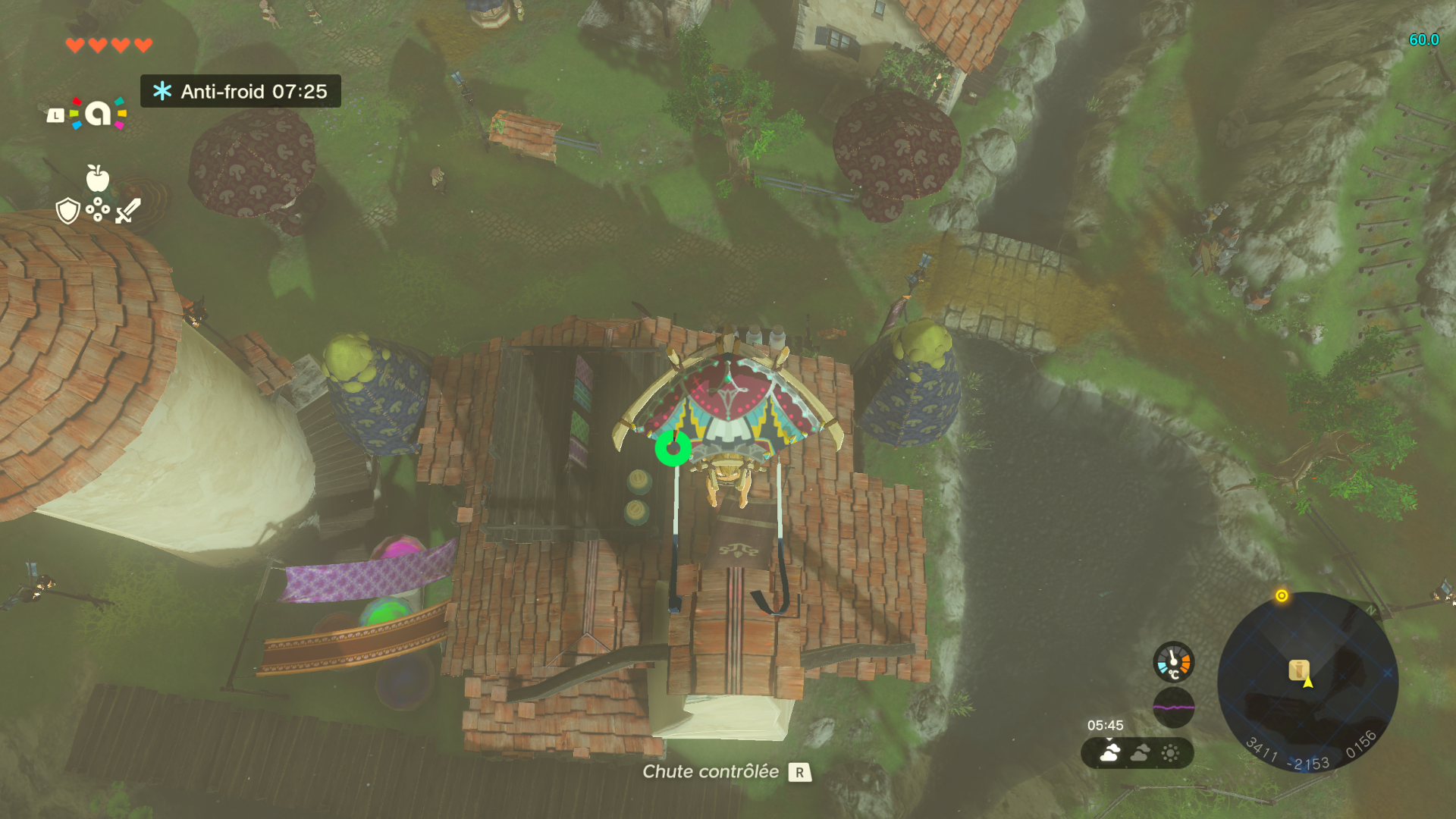Open the apple materials quick slot

(97, 178)
